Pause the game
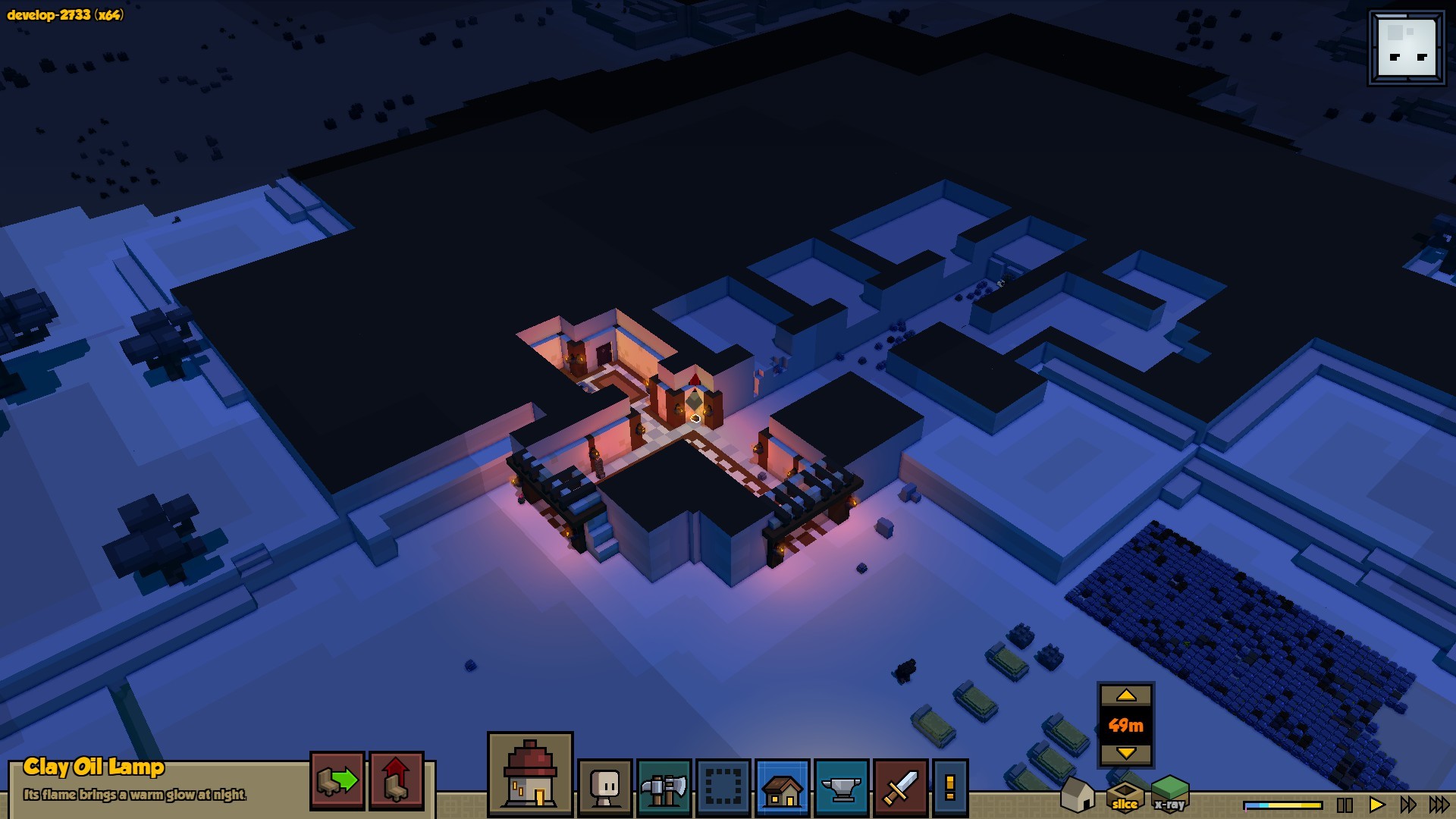 [x=1345, y=805]
